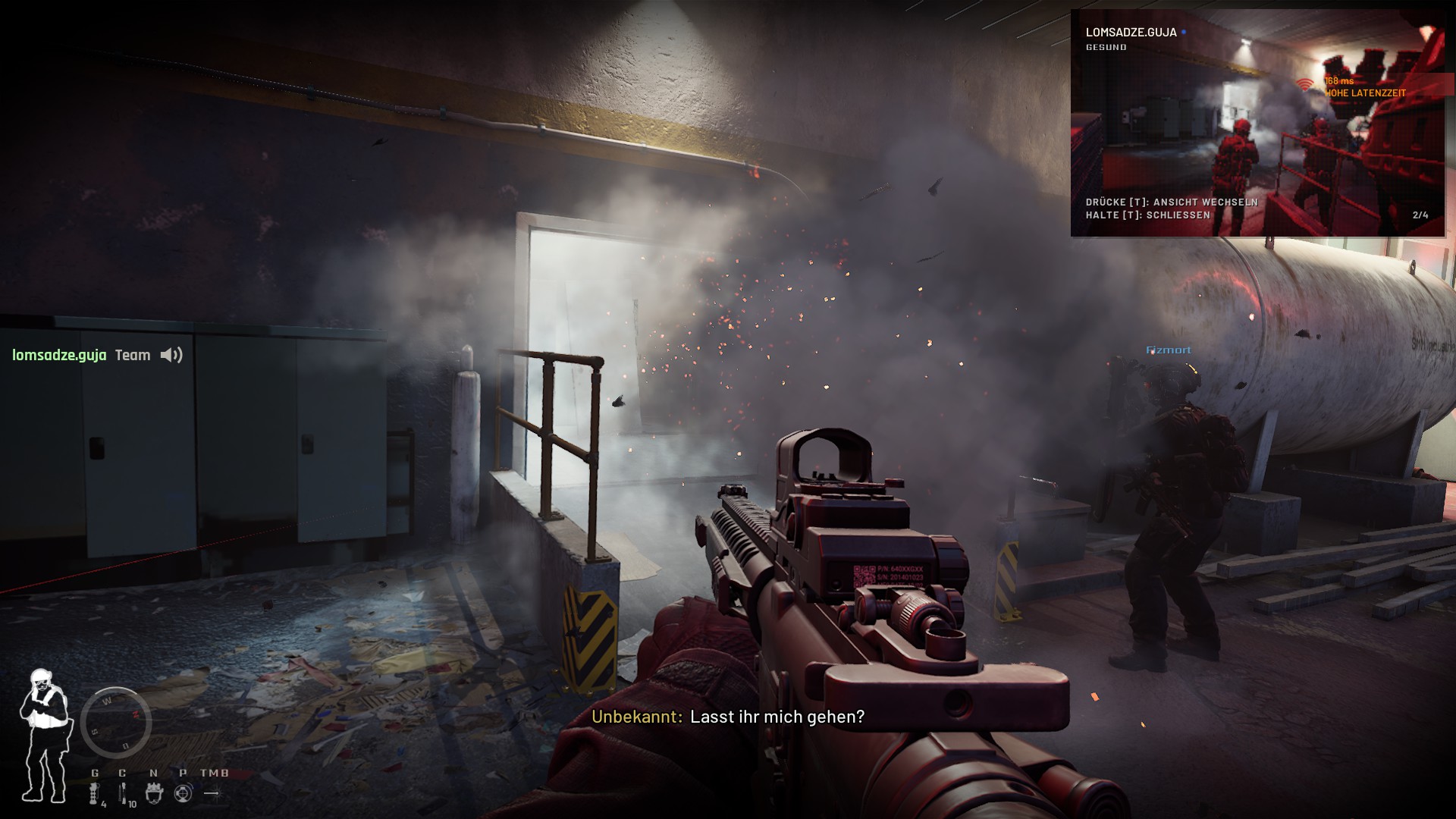
Task: Open the LOMSADZE.GUJA teammate camera view
Action: pyautogui.click(x=1257, y=123)
